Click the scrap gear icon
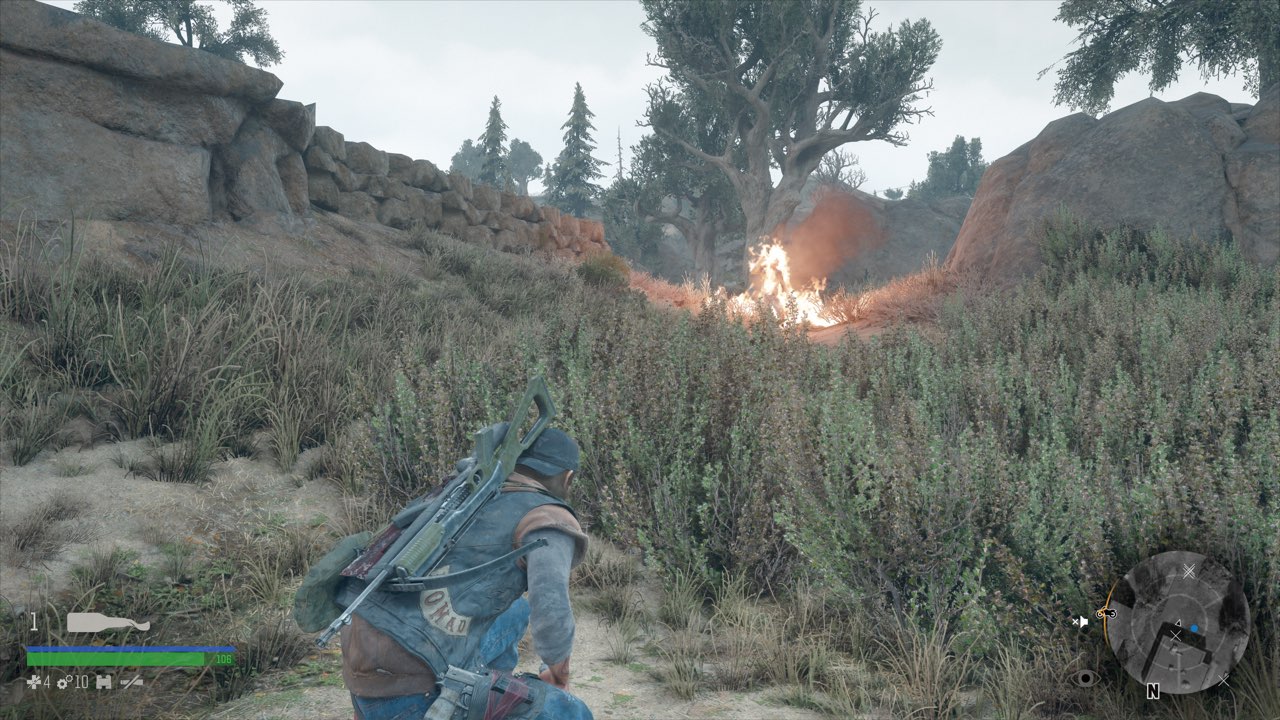 62,682
